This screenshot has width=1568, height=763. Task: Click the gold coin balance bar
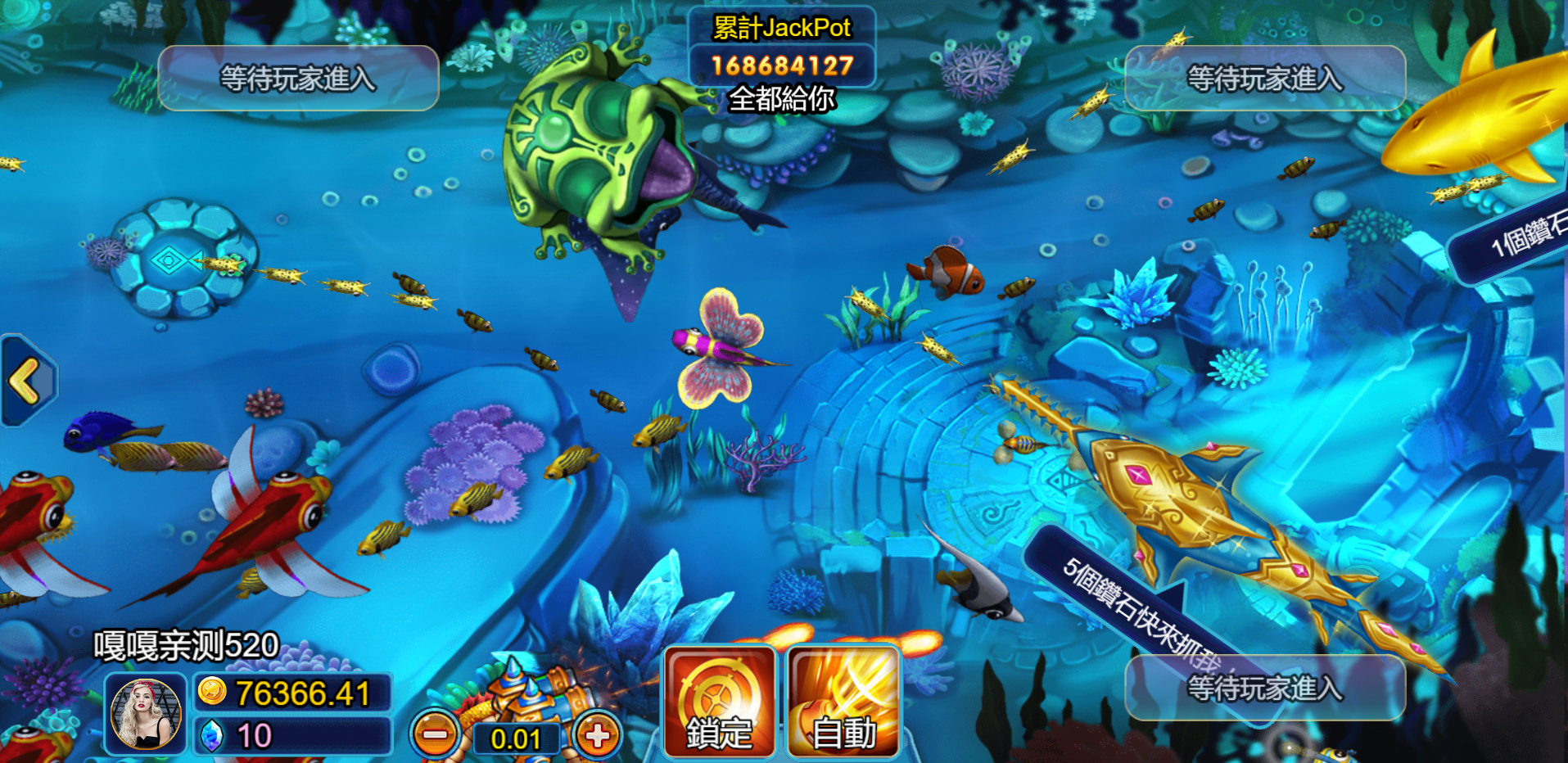click(x=293, y=693)
